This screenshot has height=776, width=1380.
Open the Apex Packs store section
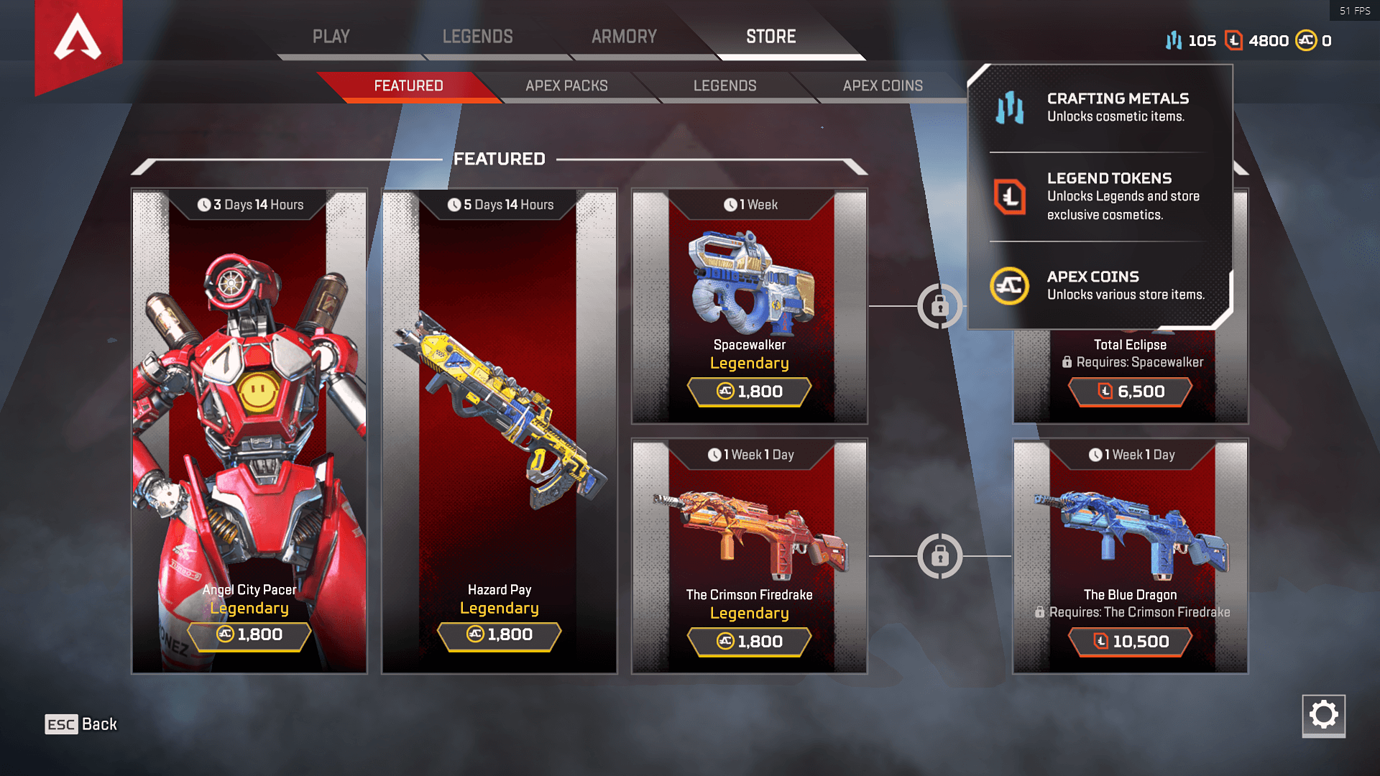[566, 86]
